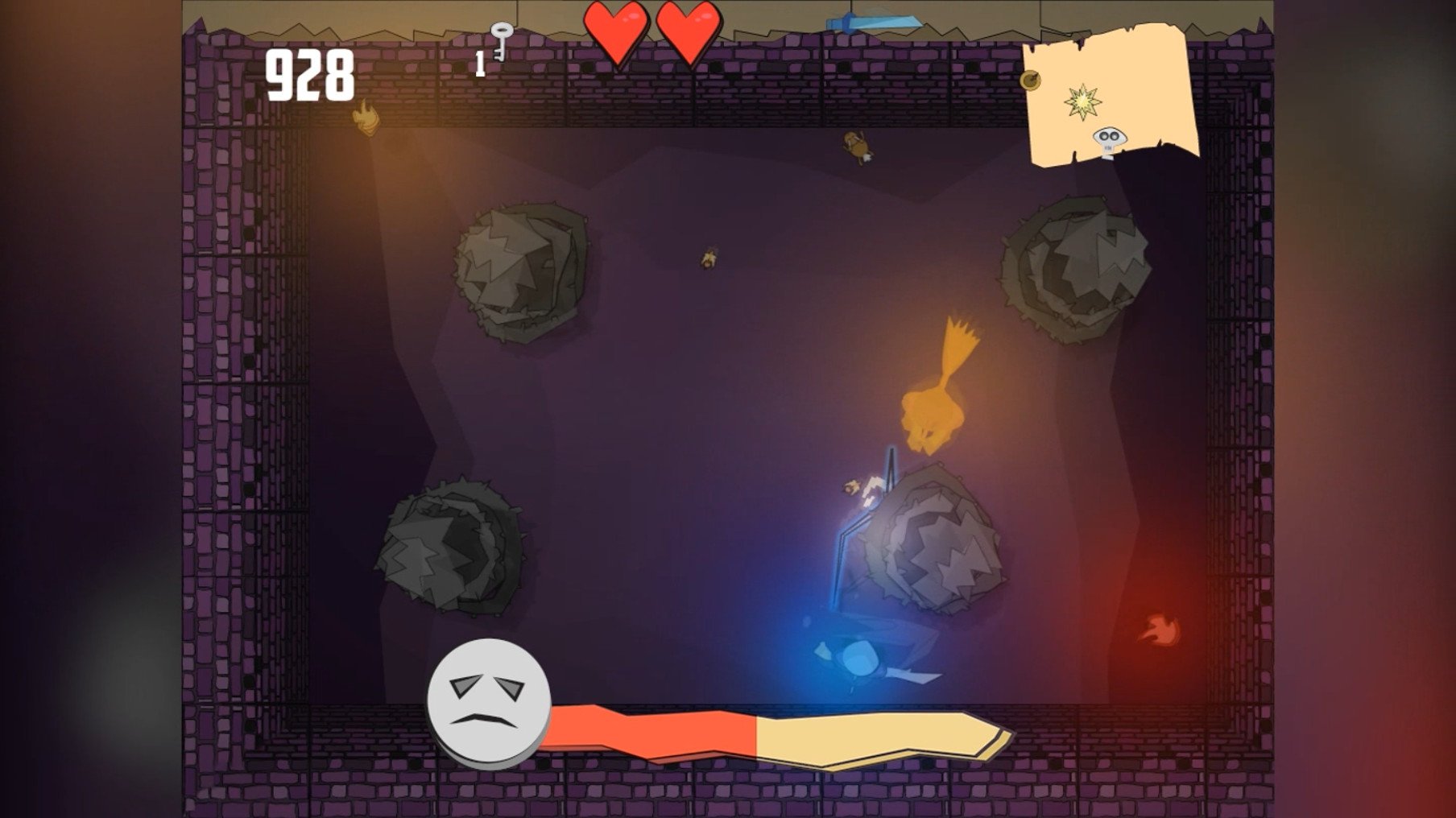Screen dimensions: 1456x818
Task: Click the skull marker on the parchment map
Action: pos(1110,139)
